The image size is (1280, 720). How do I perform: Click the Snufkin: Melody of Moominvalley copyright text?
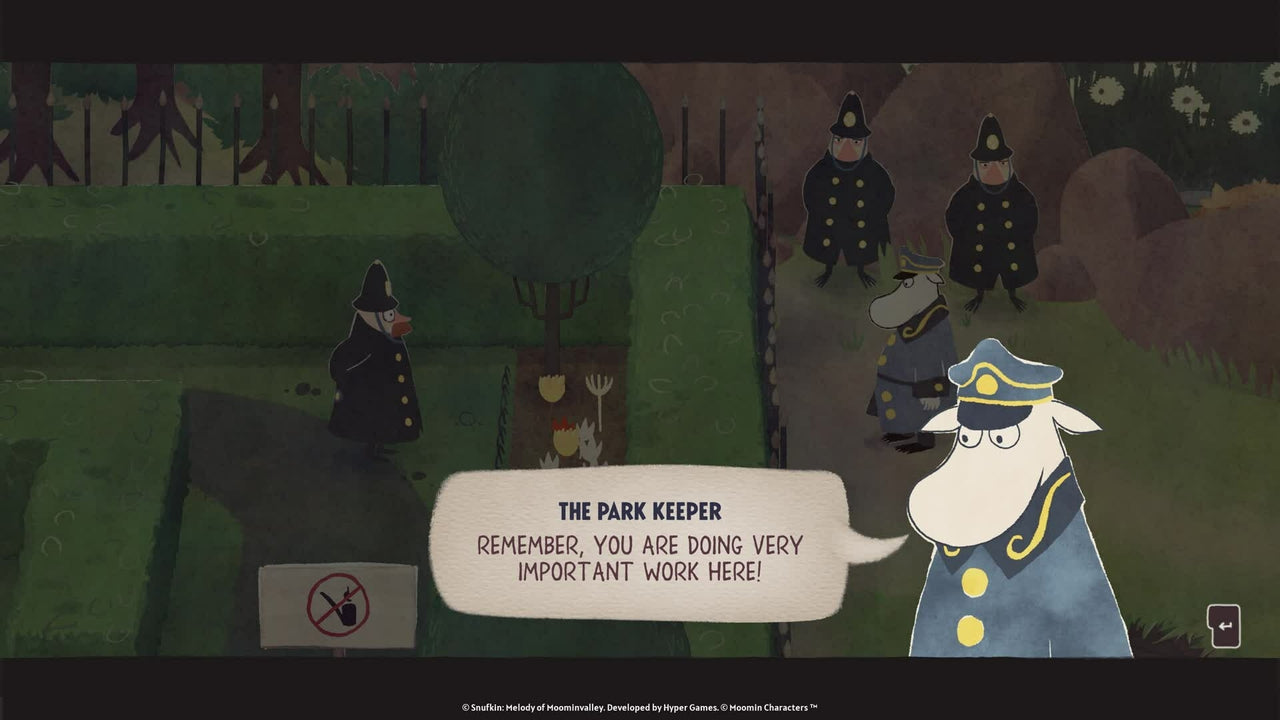pyautogui.click(x=640, y=705)
